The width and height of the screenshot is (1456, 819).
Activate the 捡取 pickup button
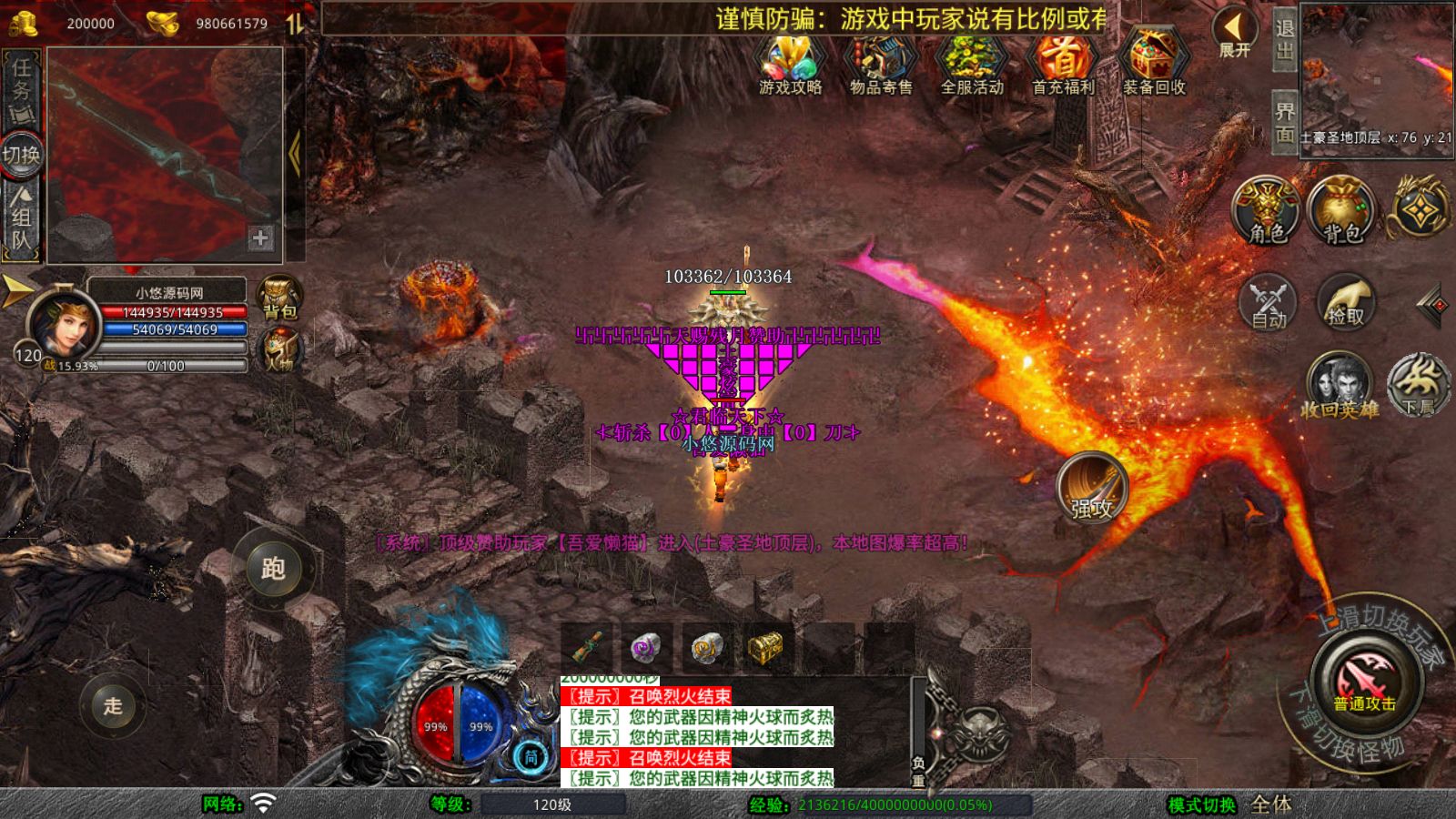coord(1345,301)
